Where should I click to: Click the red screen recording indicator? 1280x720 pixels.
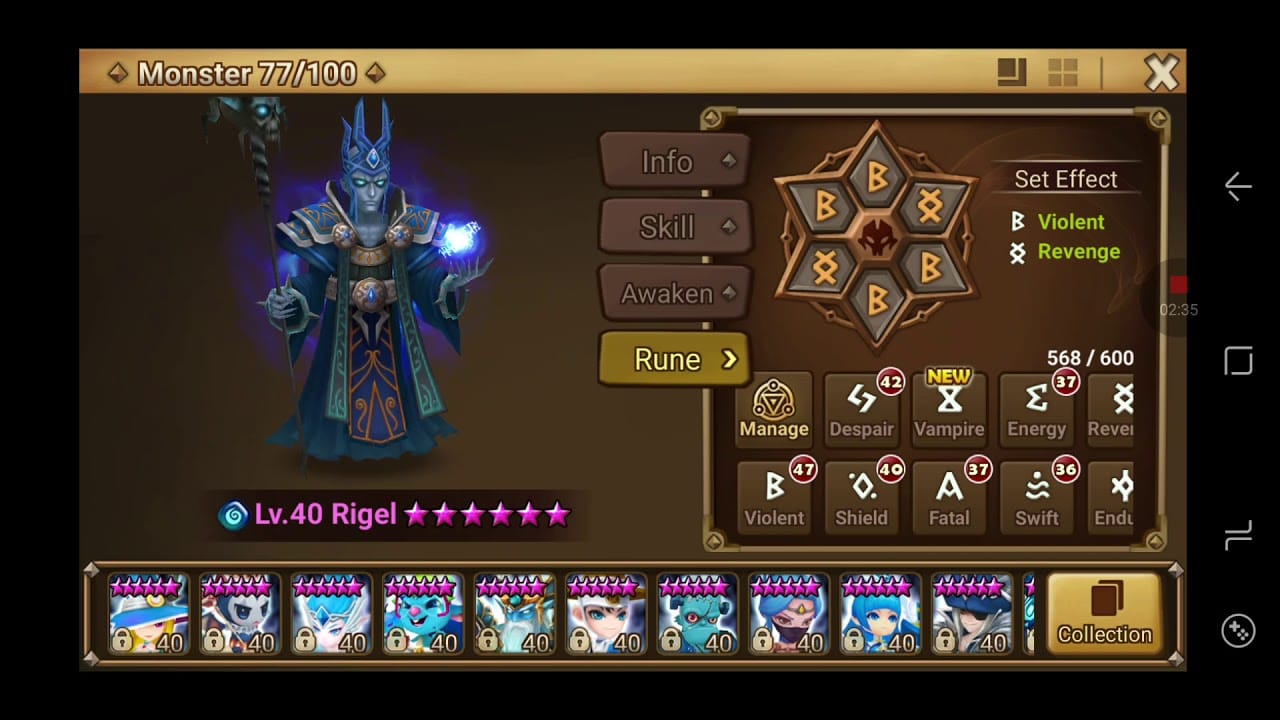[x=1178, y=286]
